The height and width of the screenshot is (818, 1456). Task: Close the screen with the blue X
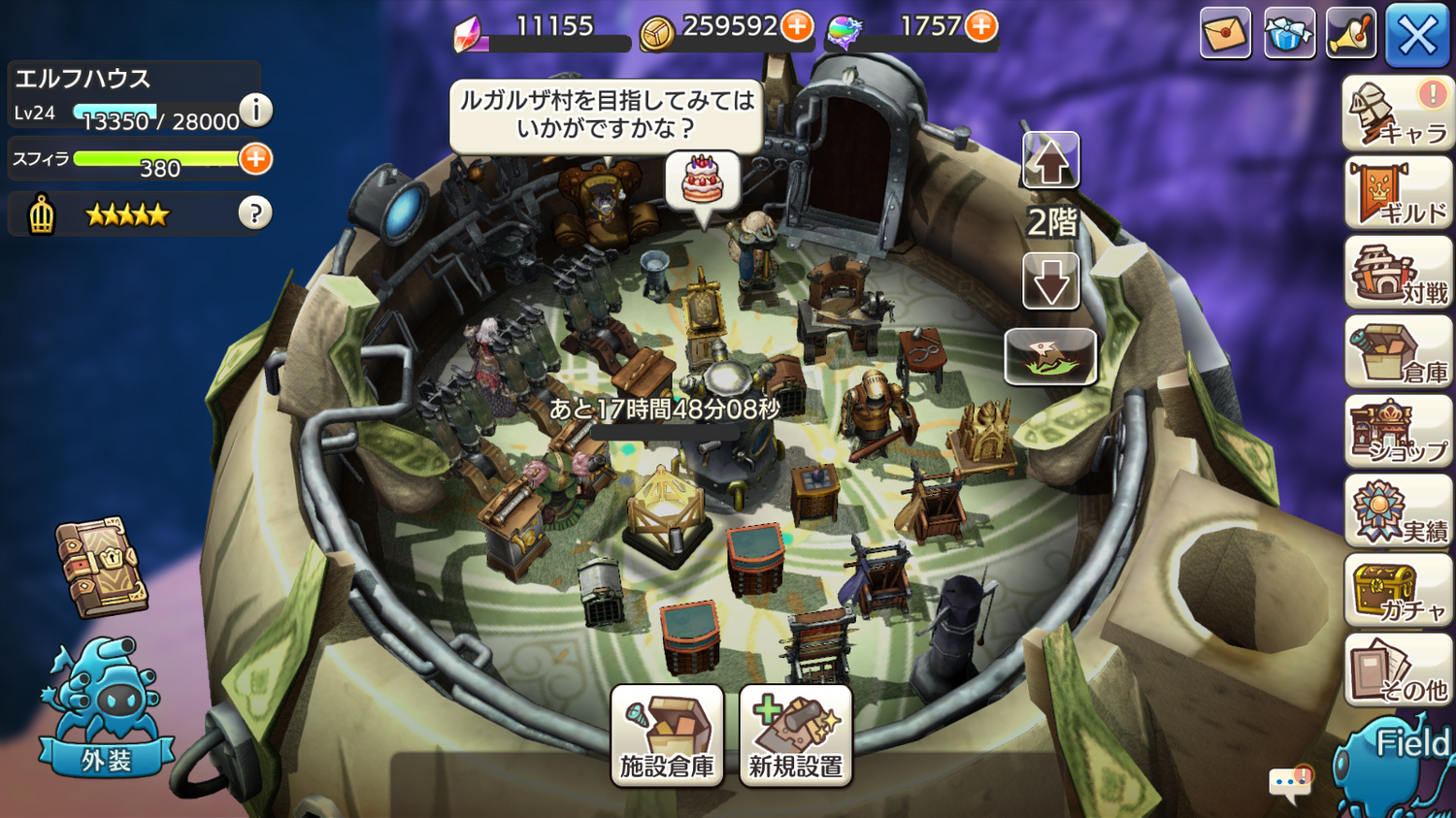click(x=1416, y=36)
